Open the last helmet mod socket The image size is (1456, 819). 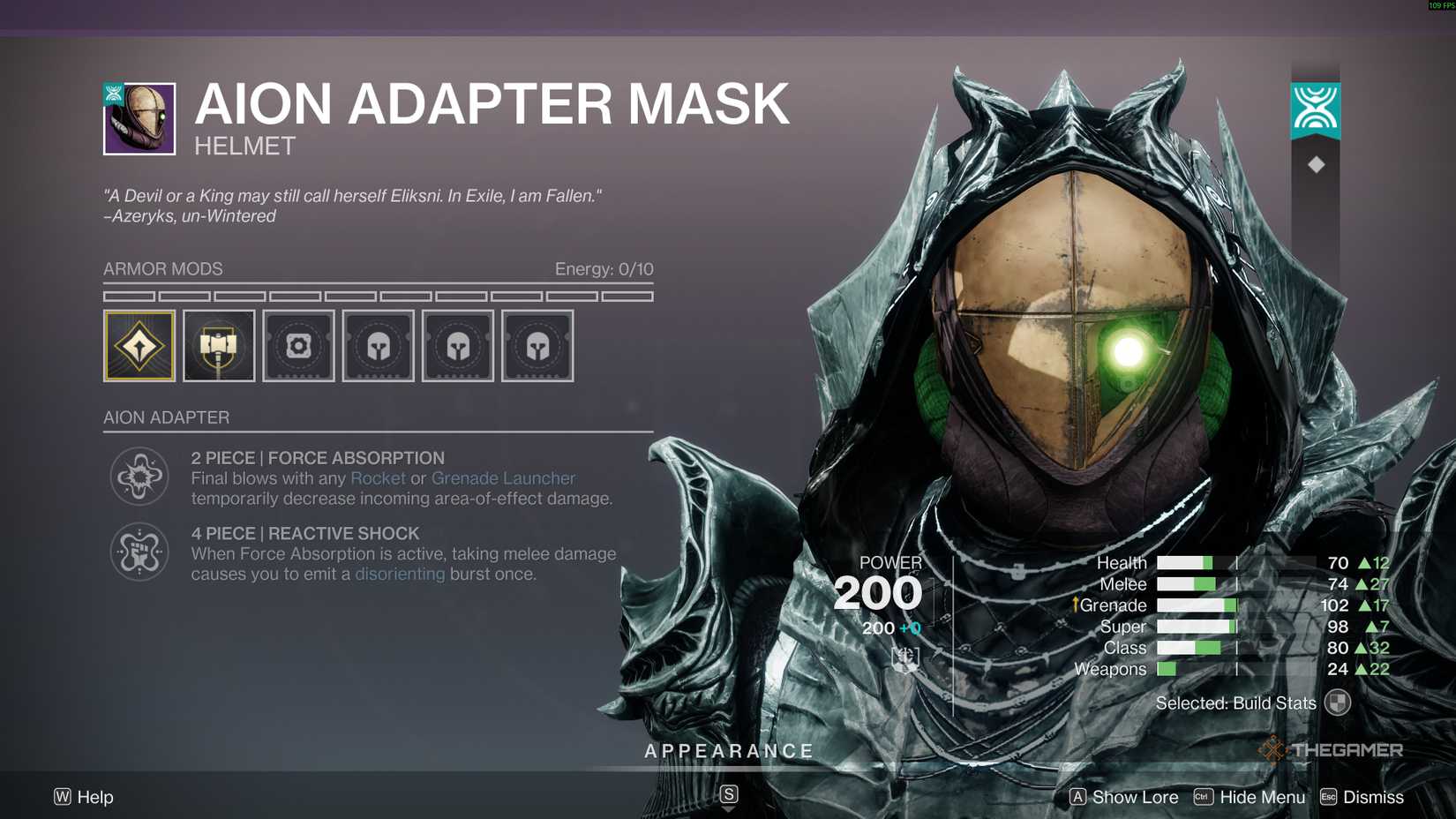pos(537,346)
